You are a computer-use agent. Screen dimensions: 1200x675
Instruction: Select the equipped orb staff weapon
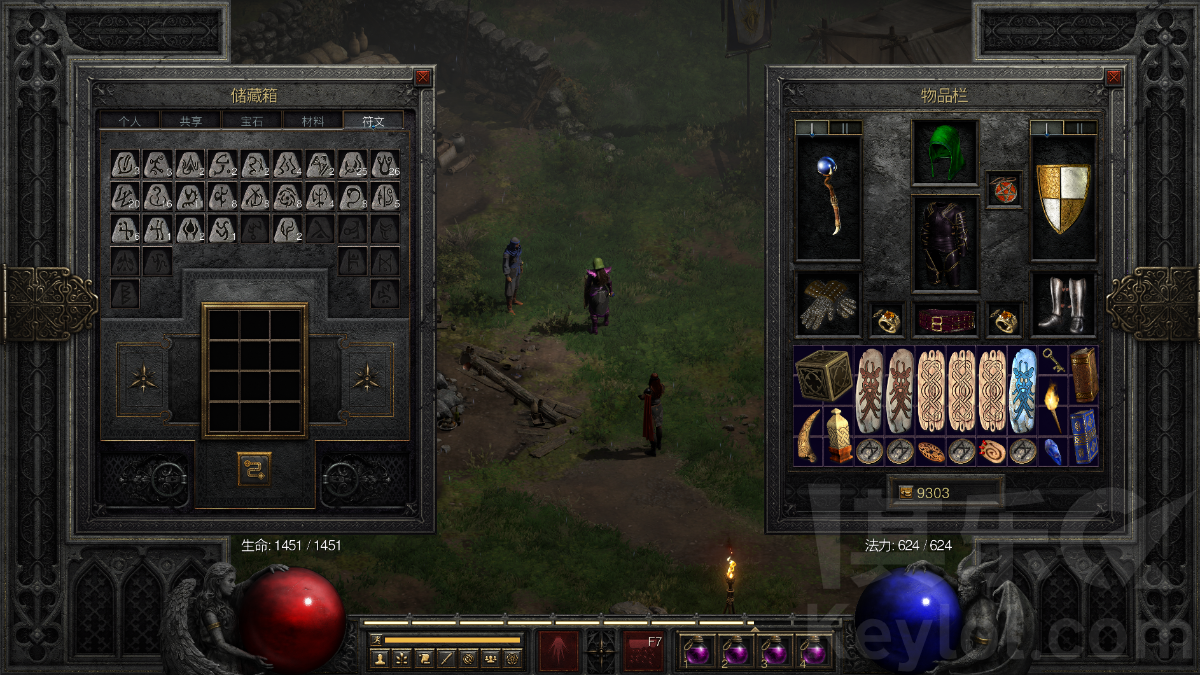(x=827, y=197)
